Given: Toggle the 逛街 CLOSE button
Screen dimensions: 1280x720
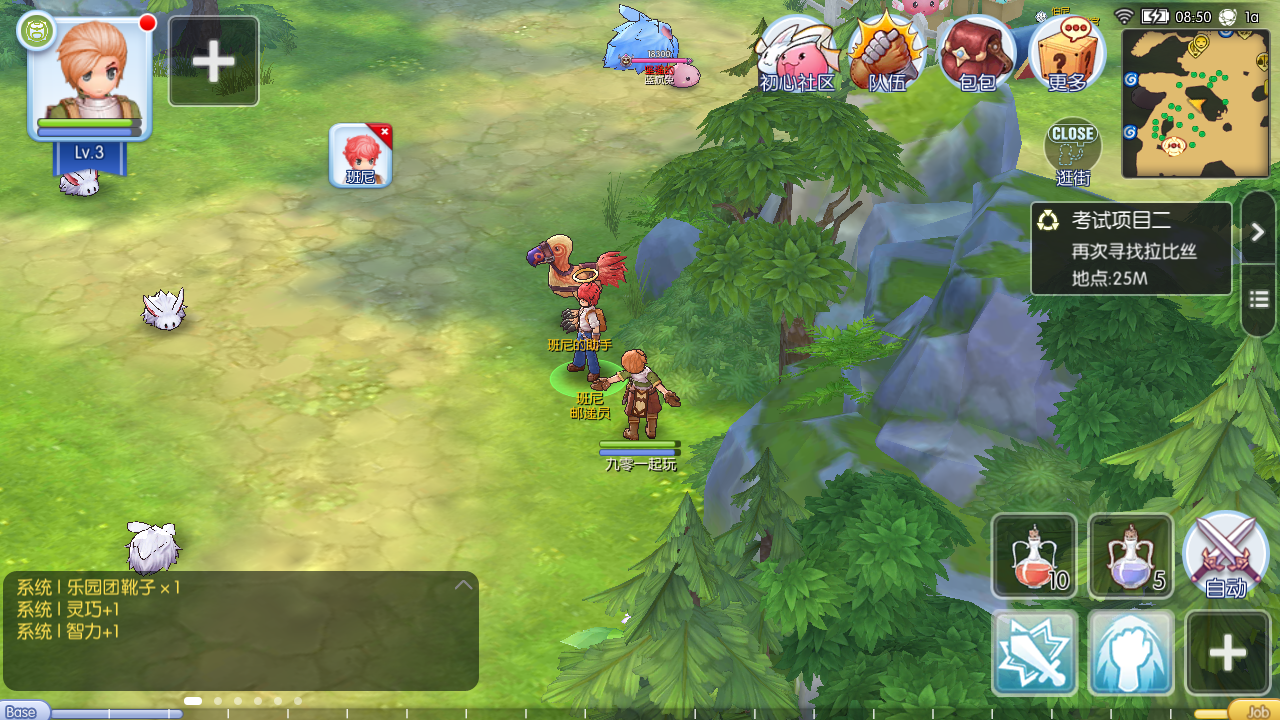Looking at the screenshot, I should click(x=1073, y=150).
